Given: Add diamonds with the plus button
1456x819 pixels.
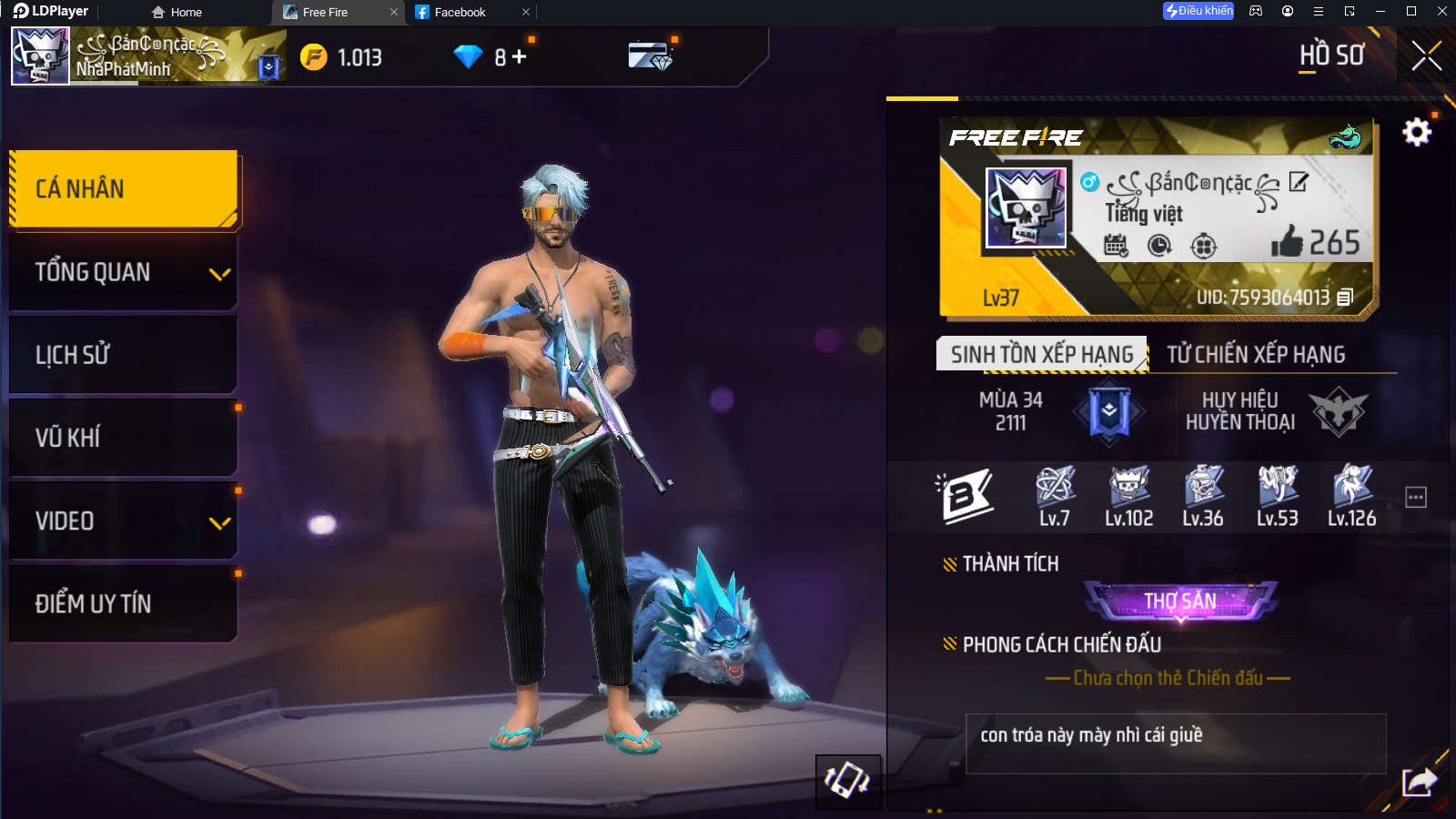Looking at the screenshot, I should coord(520,56).
